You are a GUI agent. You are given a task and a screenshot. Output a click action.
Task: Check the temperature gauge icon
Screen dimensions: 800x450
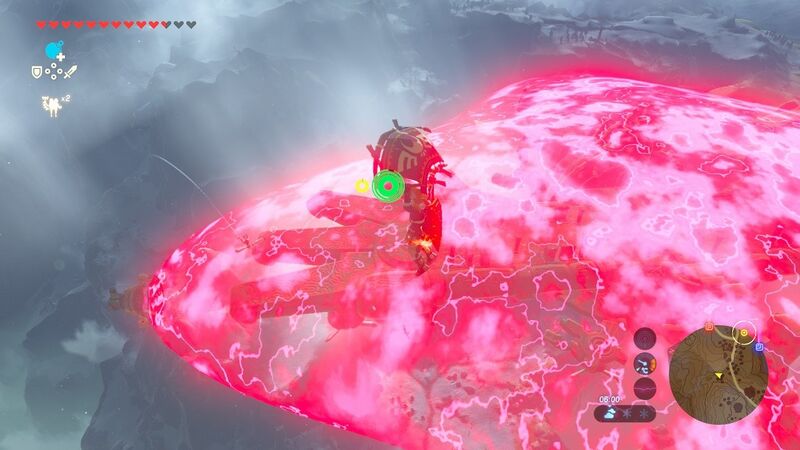[645, 363]
